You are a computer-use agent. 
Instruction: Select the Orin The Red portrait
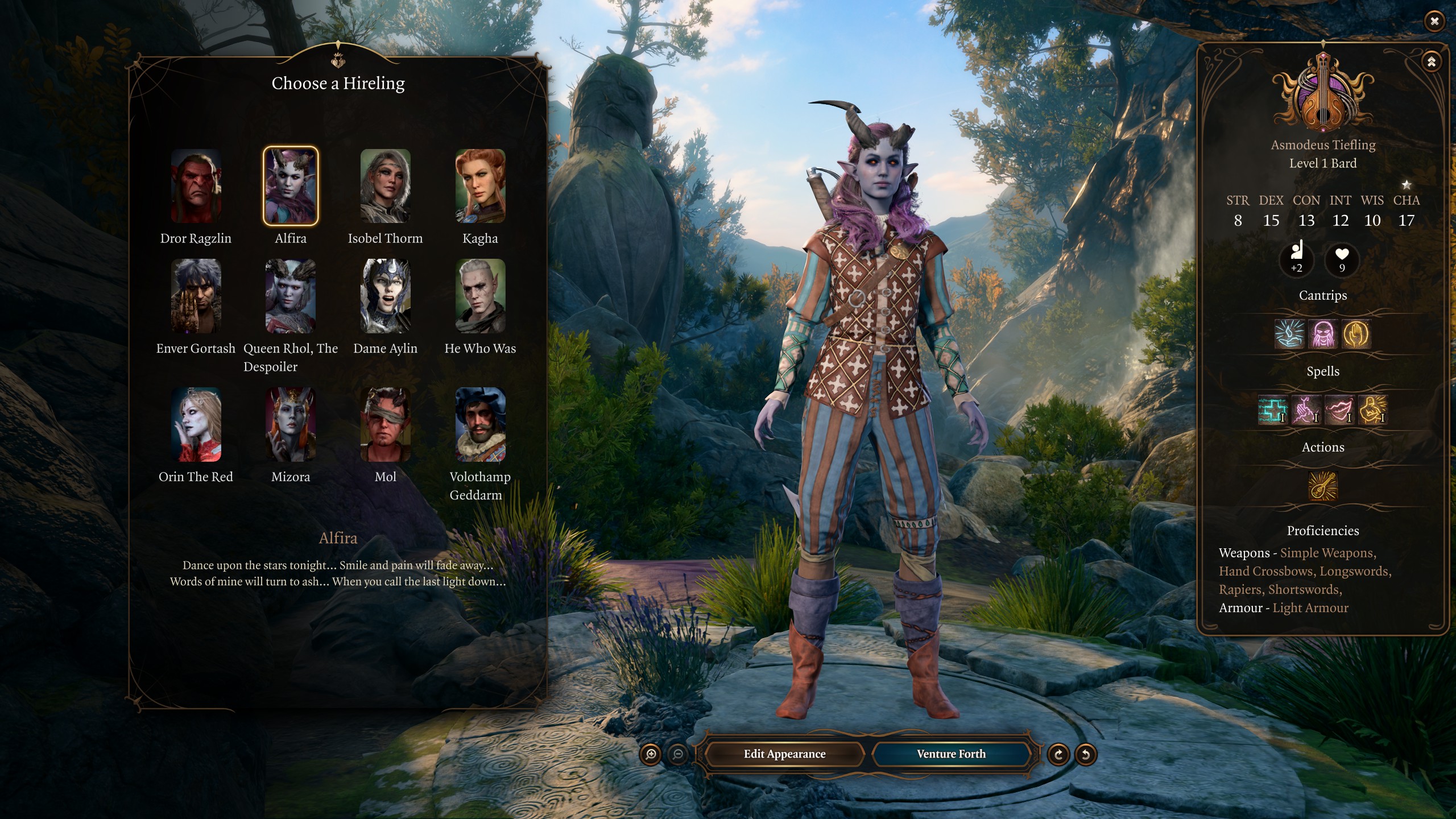pos(196,424)
